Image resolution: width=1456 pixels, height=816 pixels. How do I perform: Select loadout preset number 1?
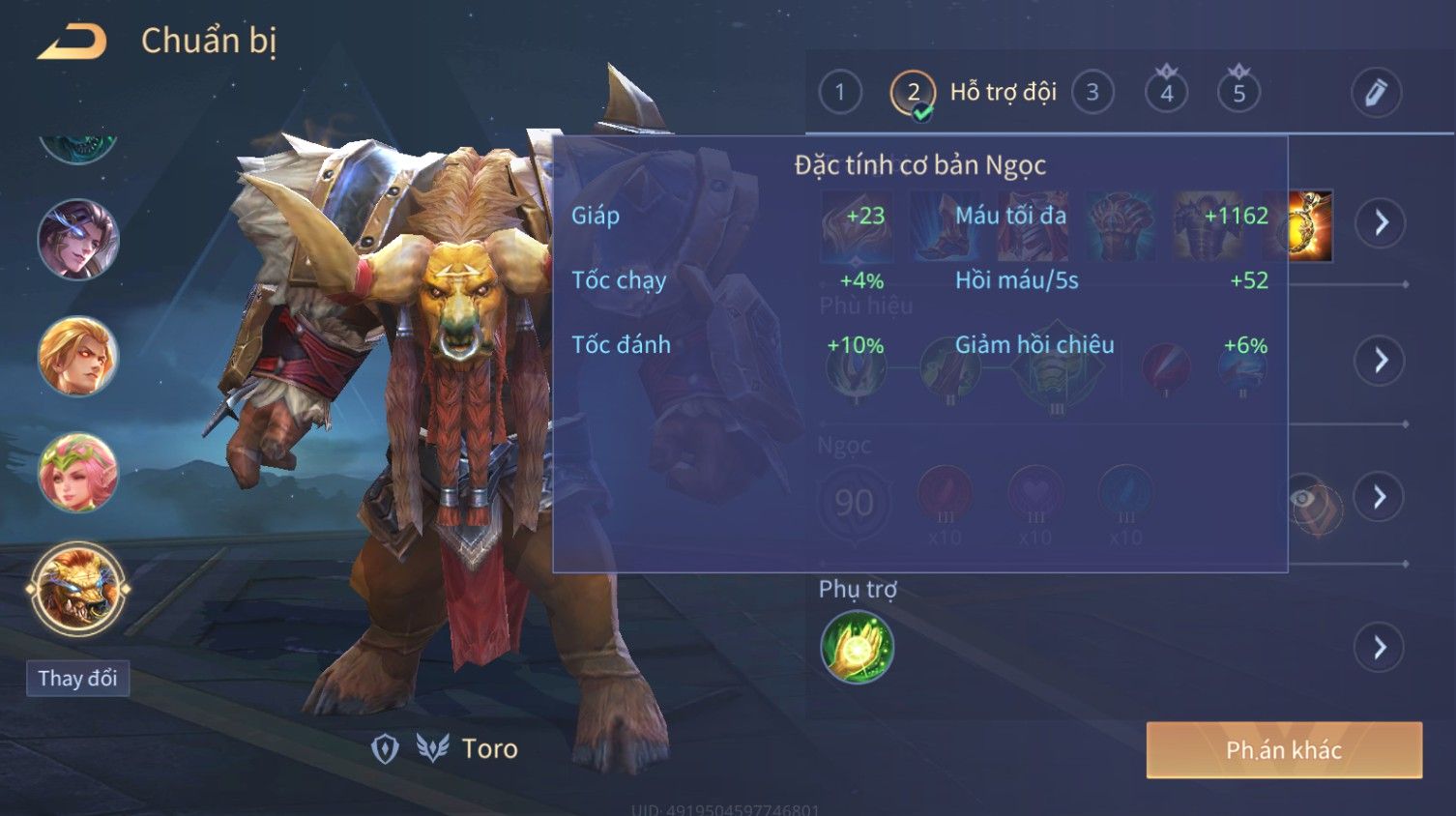click(839, 93)
